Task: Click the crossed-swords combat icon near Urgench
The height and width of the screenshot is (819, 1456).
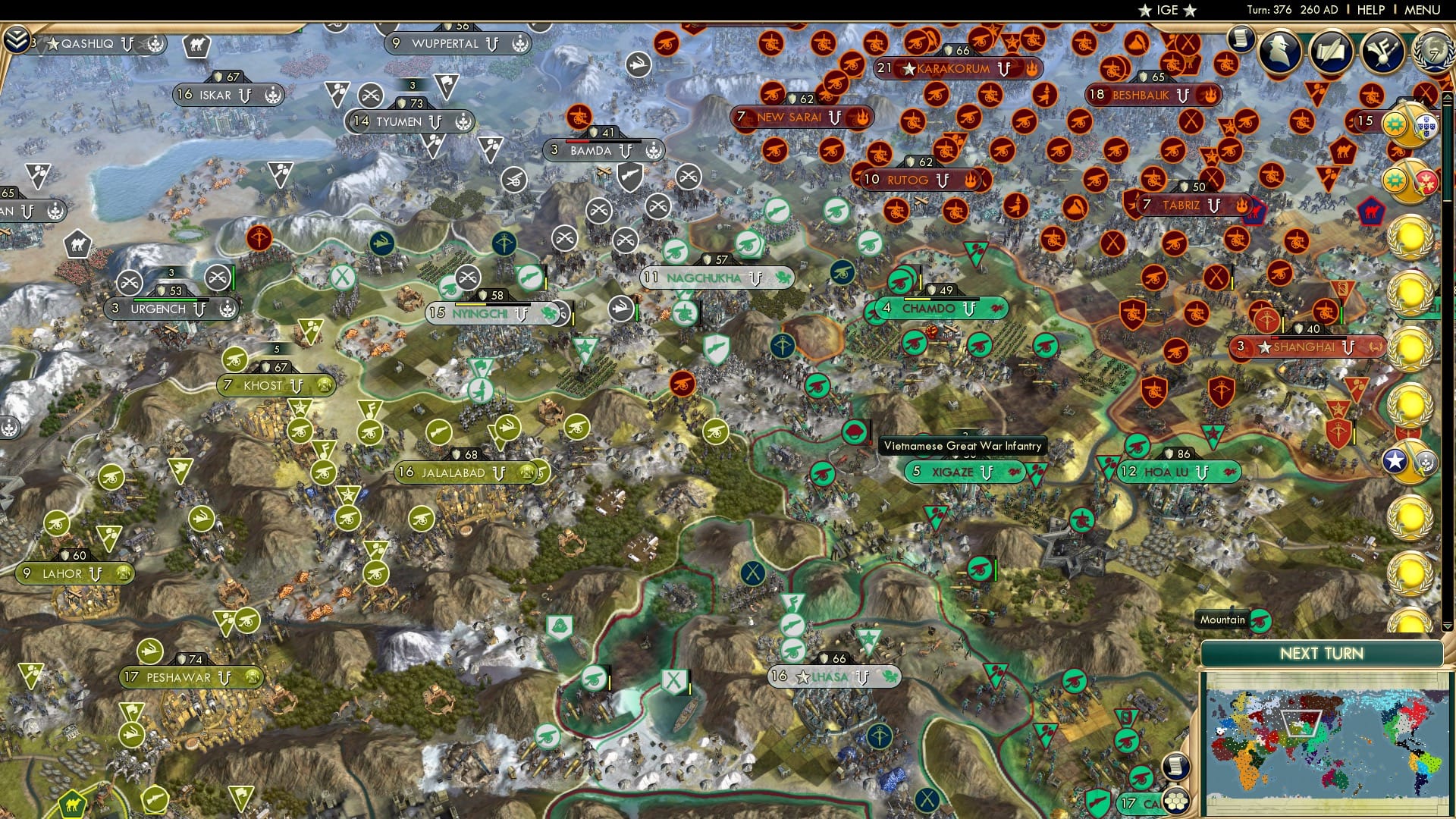Action: click(x=130, y=282)
